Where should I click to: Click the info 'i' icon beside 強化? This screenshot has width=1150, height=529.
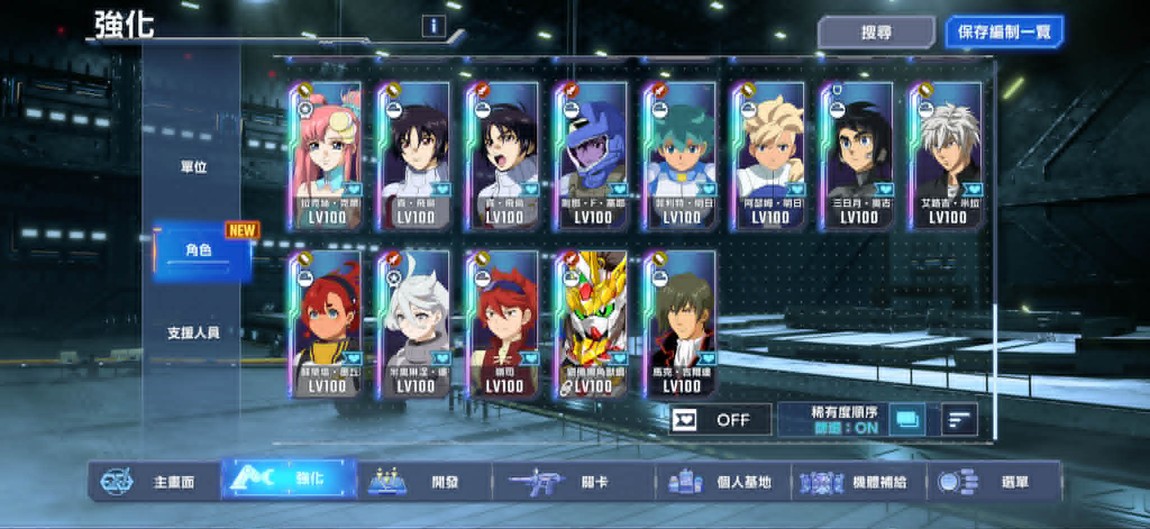(433, 27)
